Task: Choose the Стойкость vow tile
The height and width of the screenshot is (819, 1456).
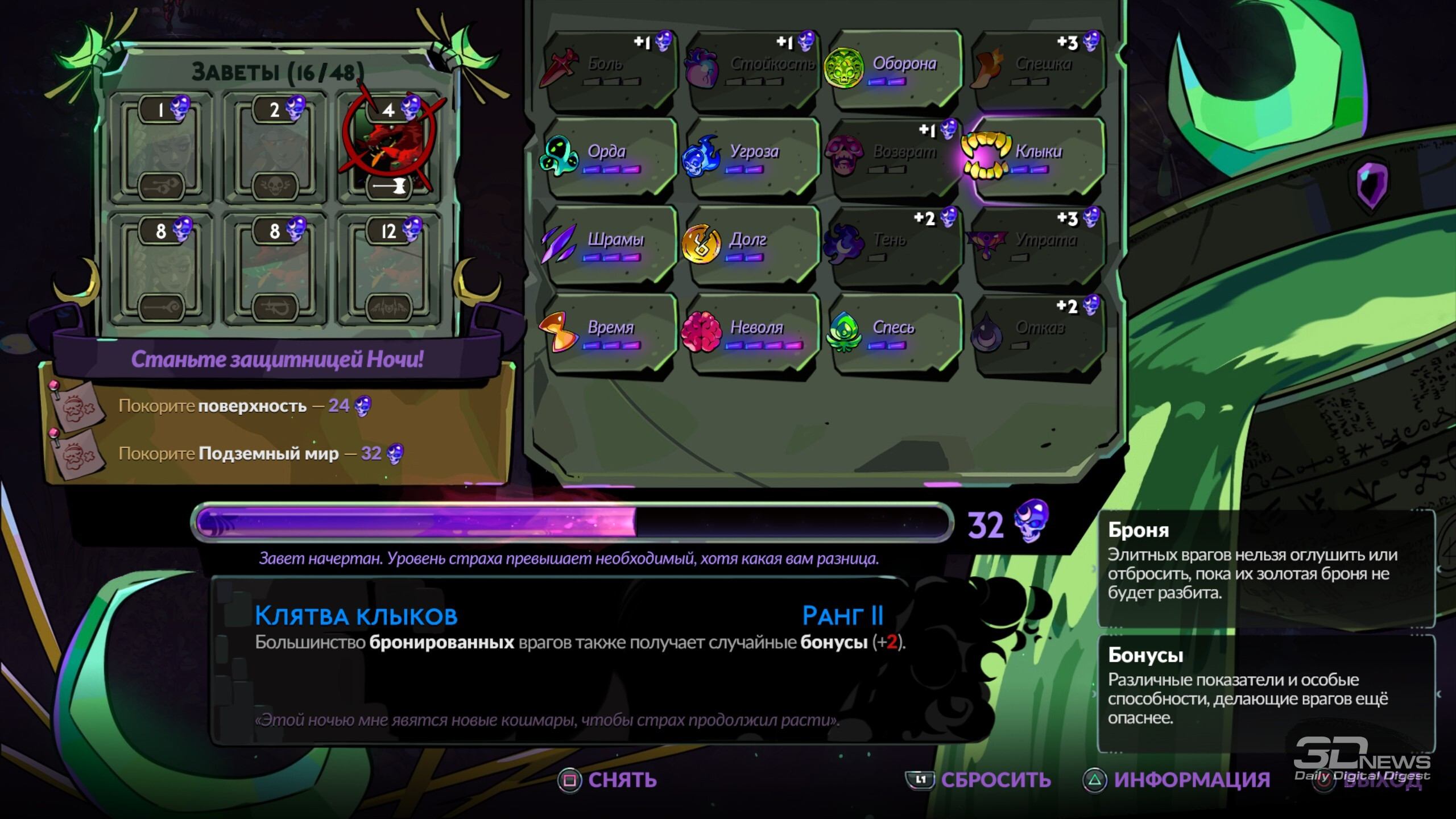Action: (752, 69)
